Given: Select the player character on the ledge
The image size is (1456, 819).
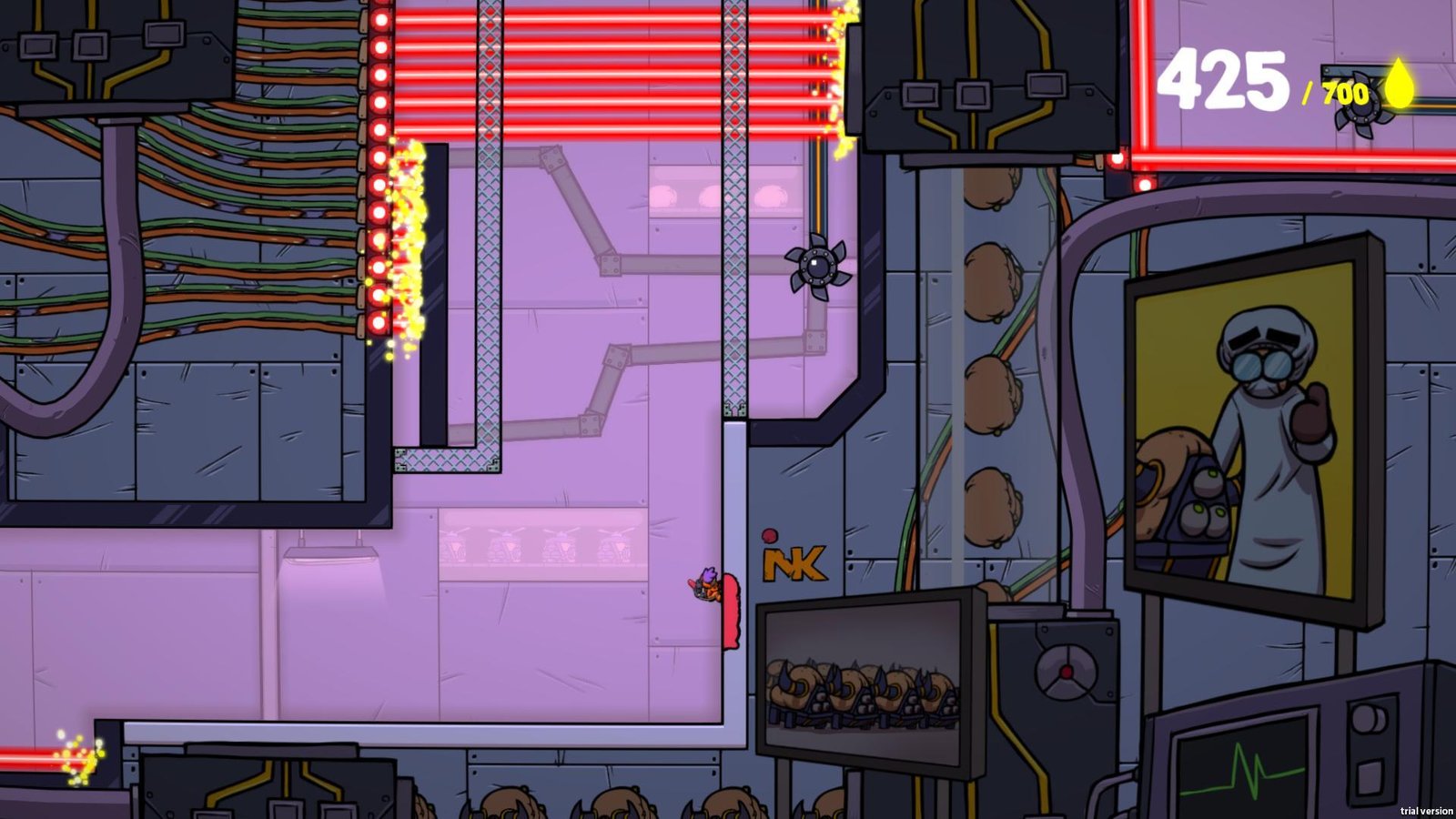Looking at the screenshot, I should 706,584.
